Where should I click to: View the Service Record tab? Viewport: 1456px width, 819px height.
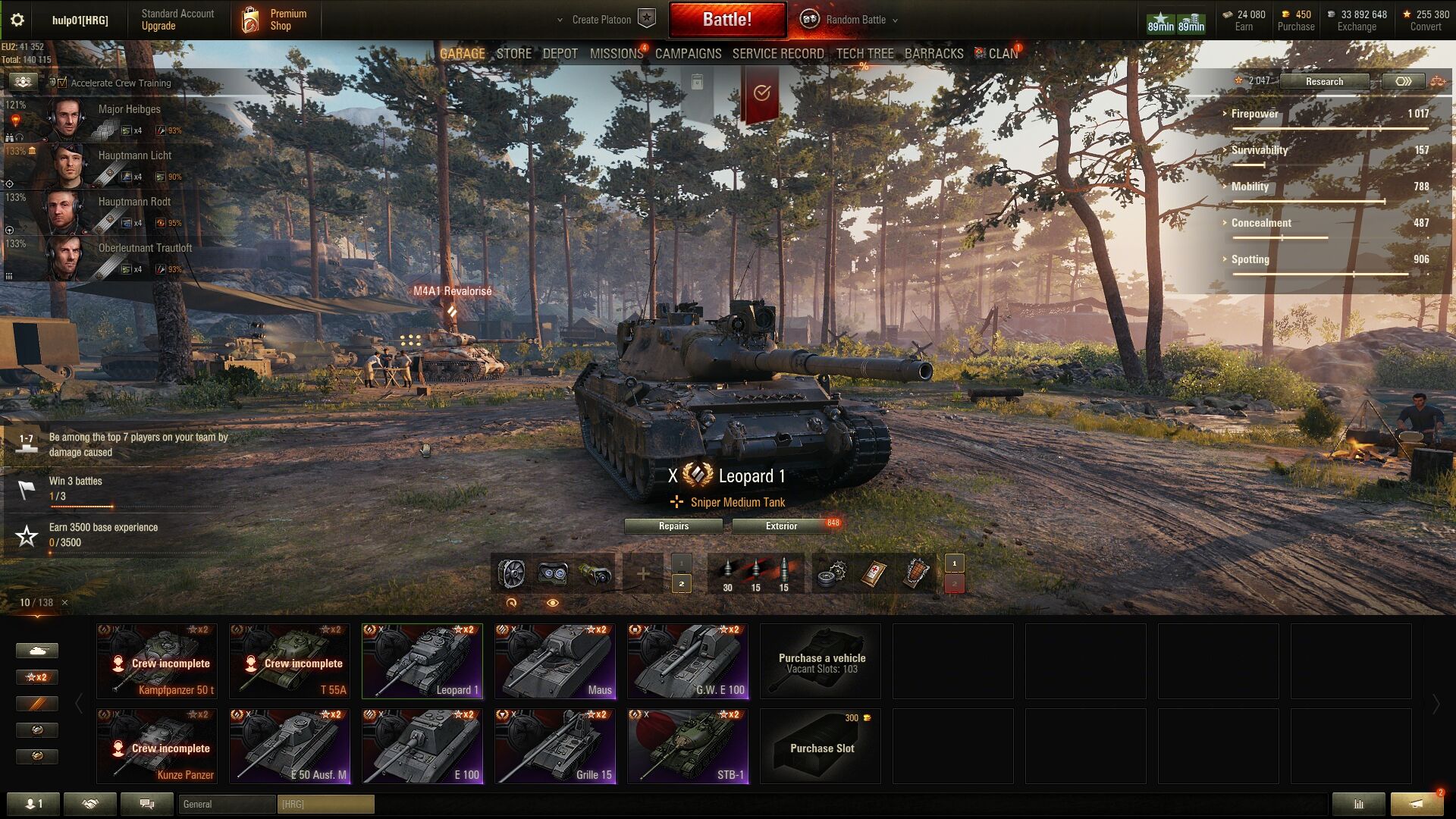tap(777, 54)
